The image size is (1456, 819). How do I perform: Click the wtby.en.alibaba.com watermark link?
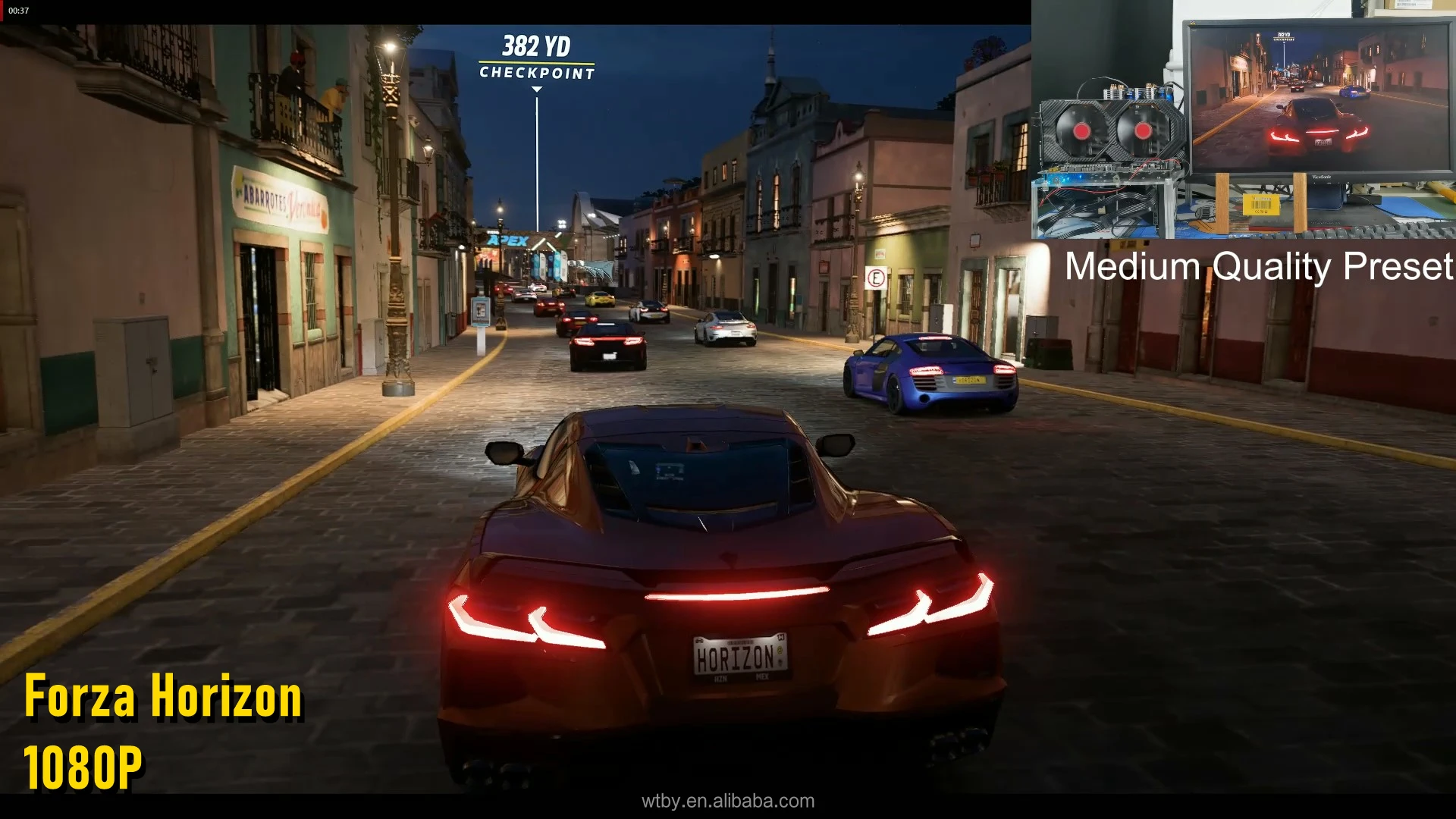coord(727,801)
